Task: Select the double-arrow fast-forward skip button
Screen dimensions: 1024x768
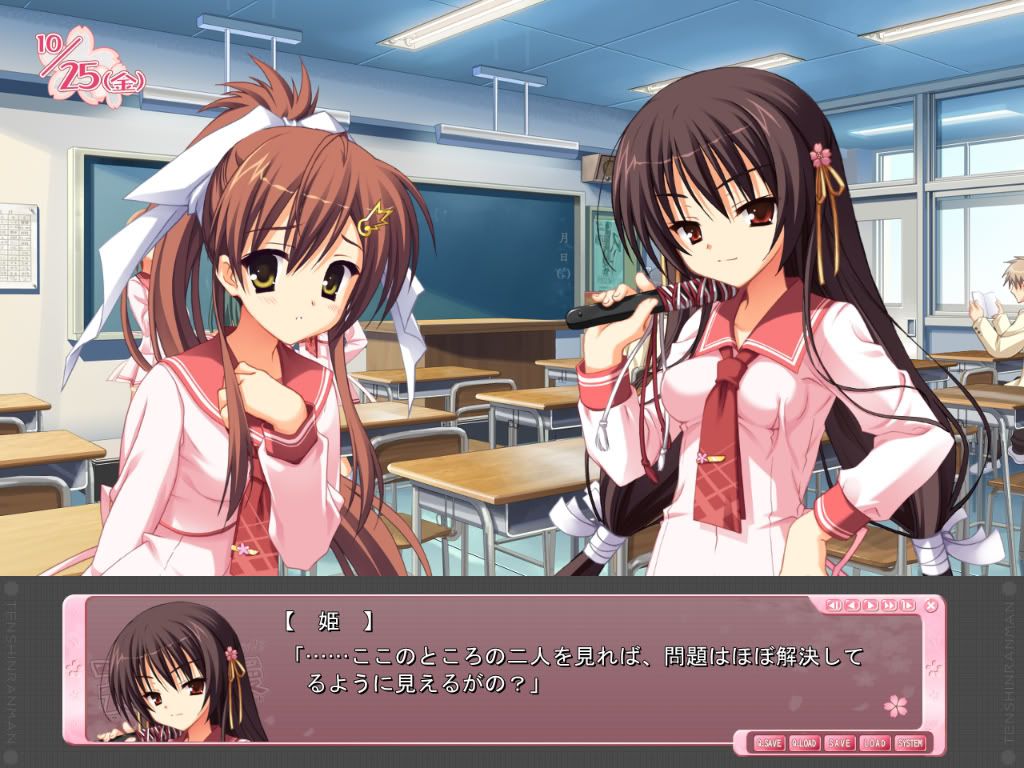Action: (888, 605)
